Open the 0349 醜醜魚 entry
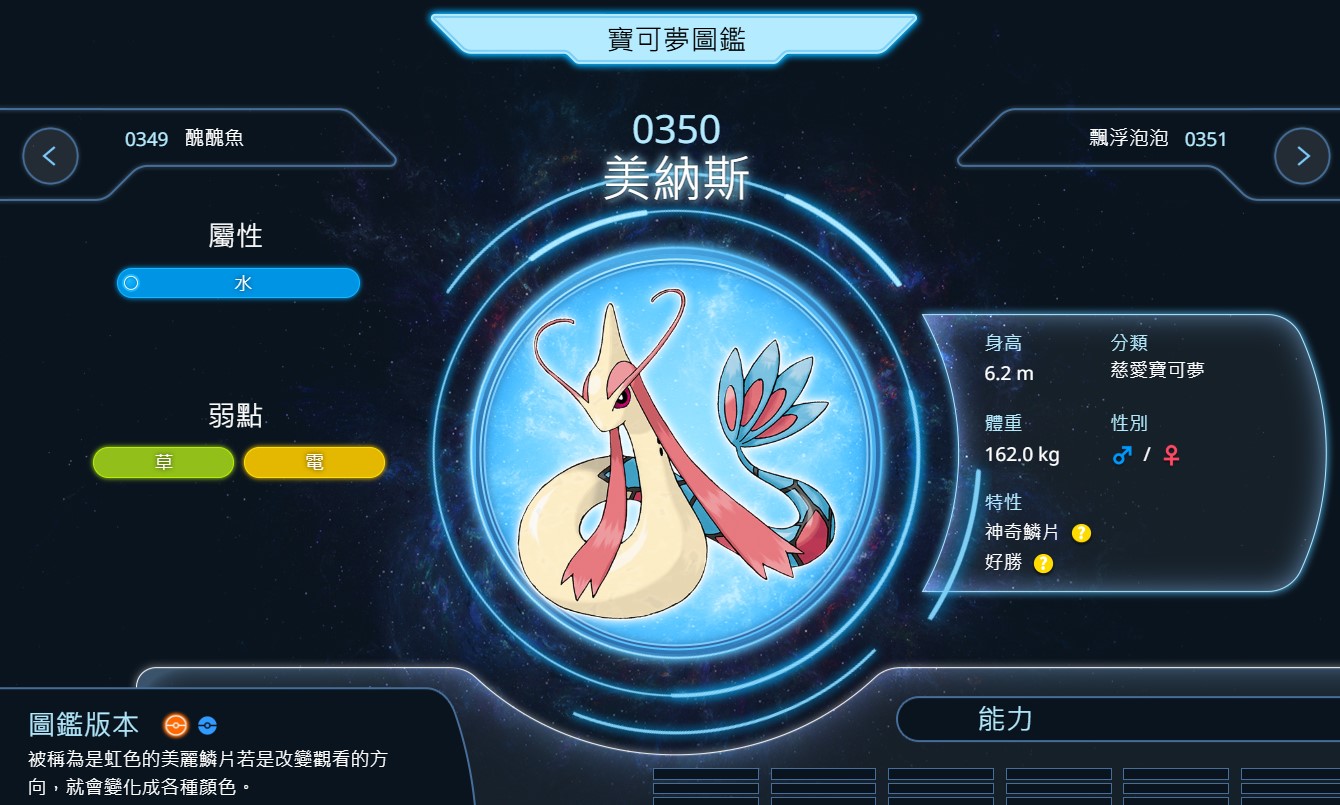 pyautogui.click(x=184, y=139)
